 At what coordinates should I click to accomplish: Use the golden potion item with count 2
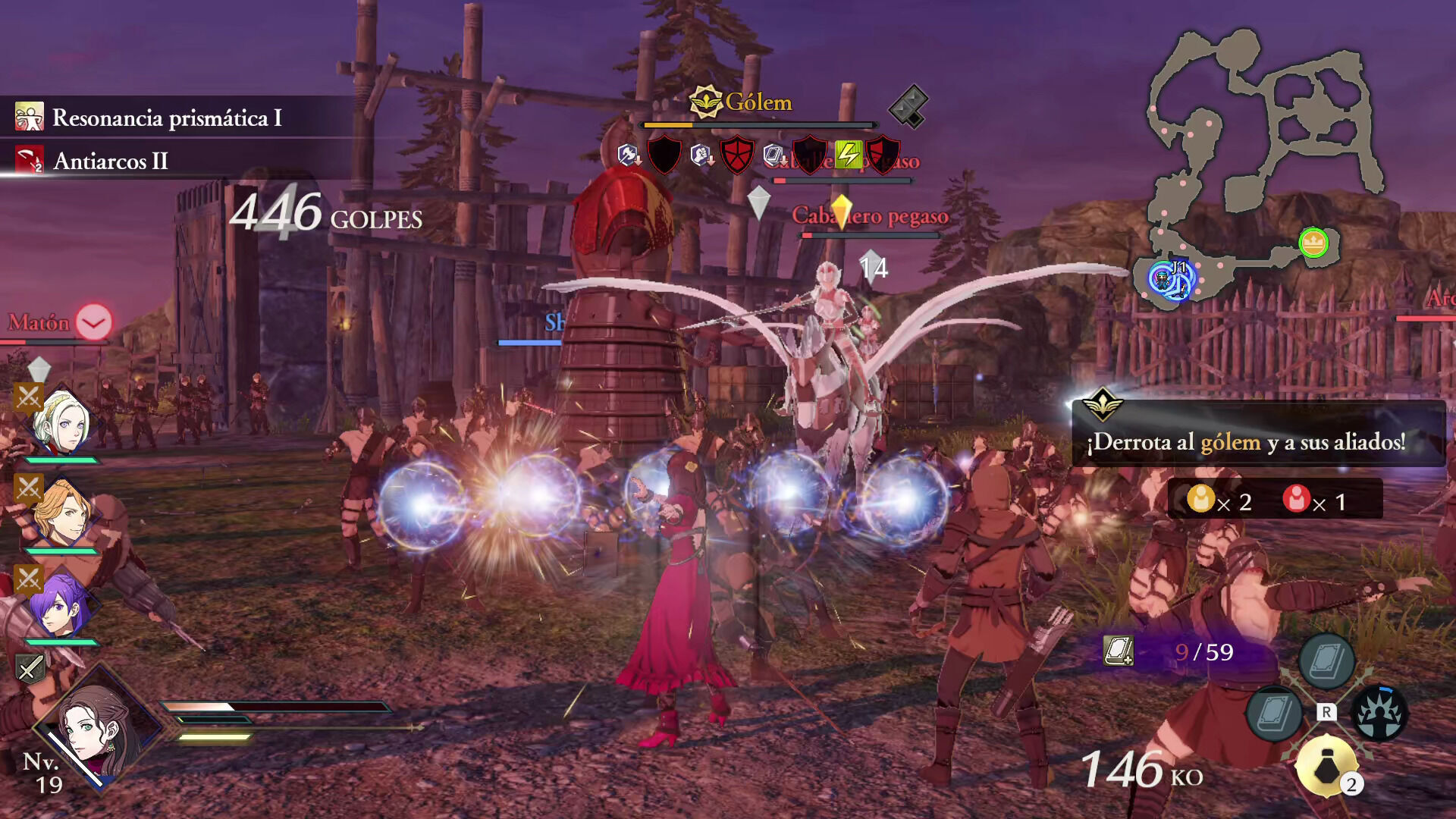[1326, 767]
